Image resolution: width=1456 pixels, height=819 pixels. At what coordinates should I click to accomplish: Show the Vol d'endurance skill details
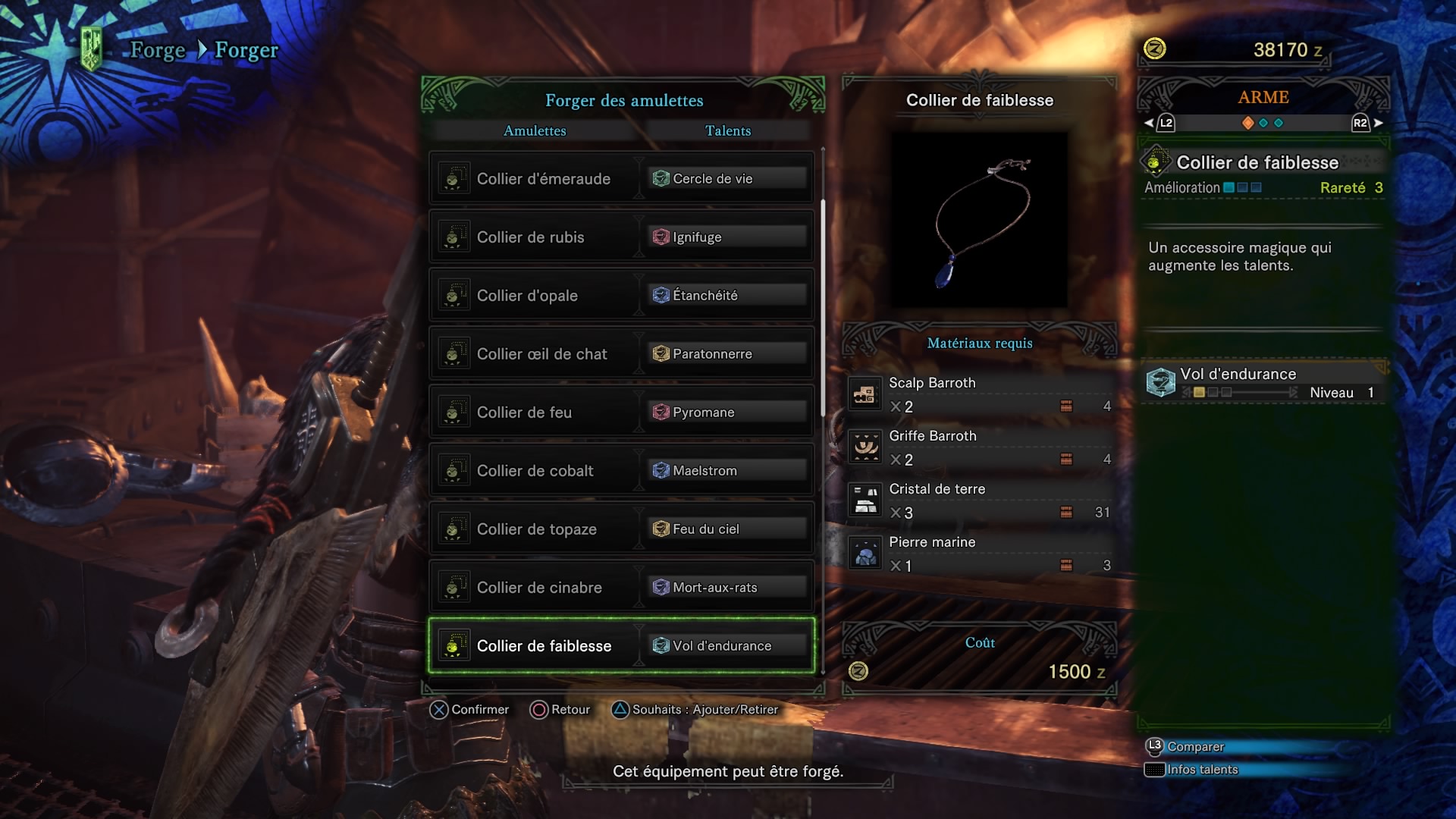[1263, 382]
